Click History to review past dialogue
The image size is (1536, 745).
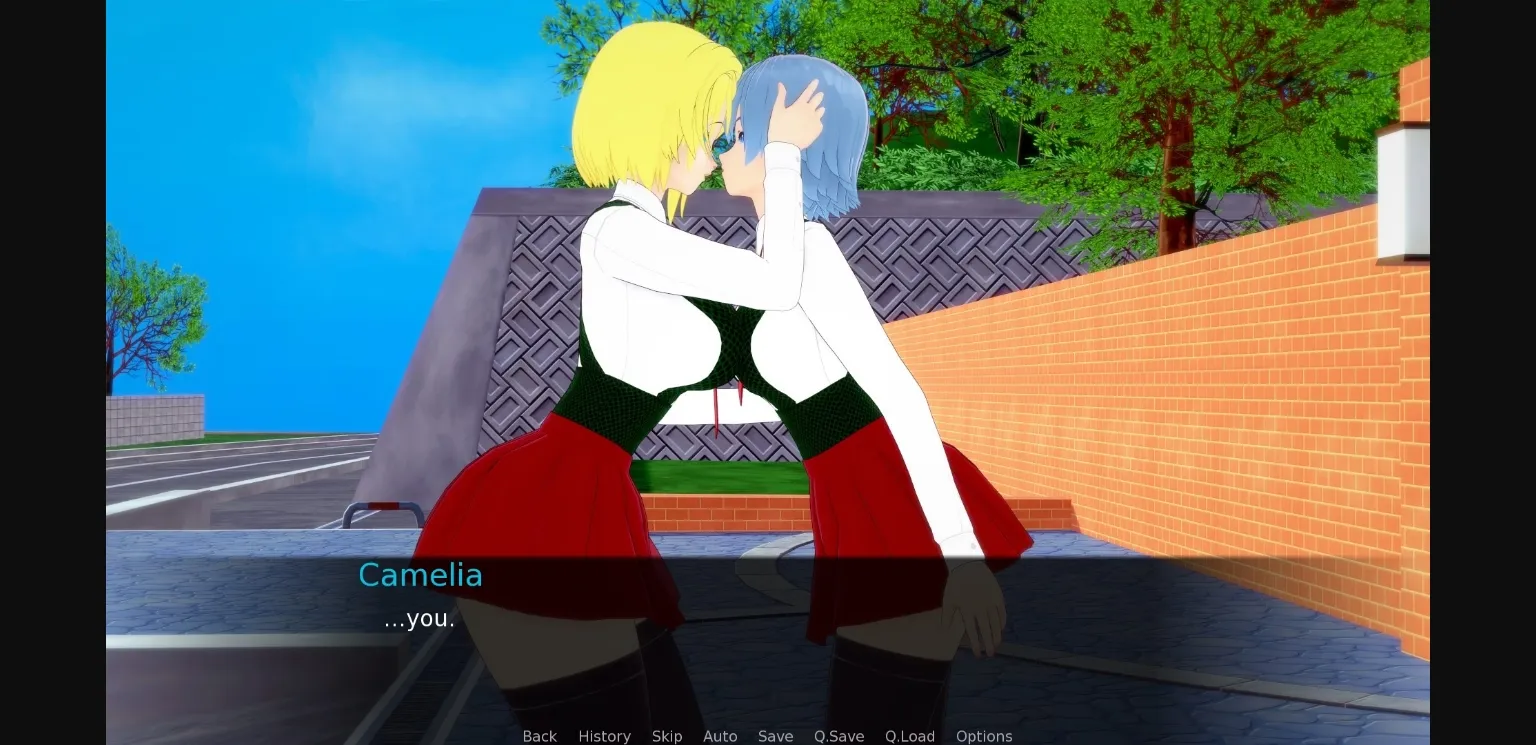click(604, 736)
